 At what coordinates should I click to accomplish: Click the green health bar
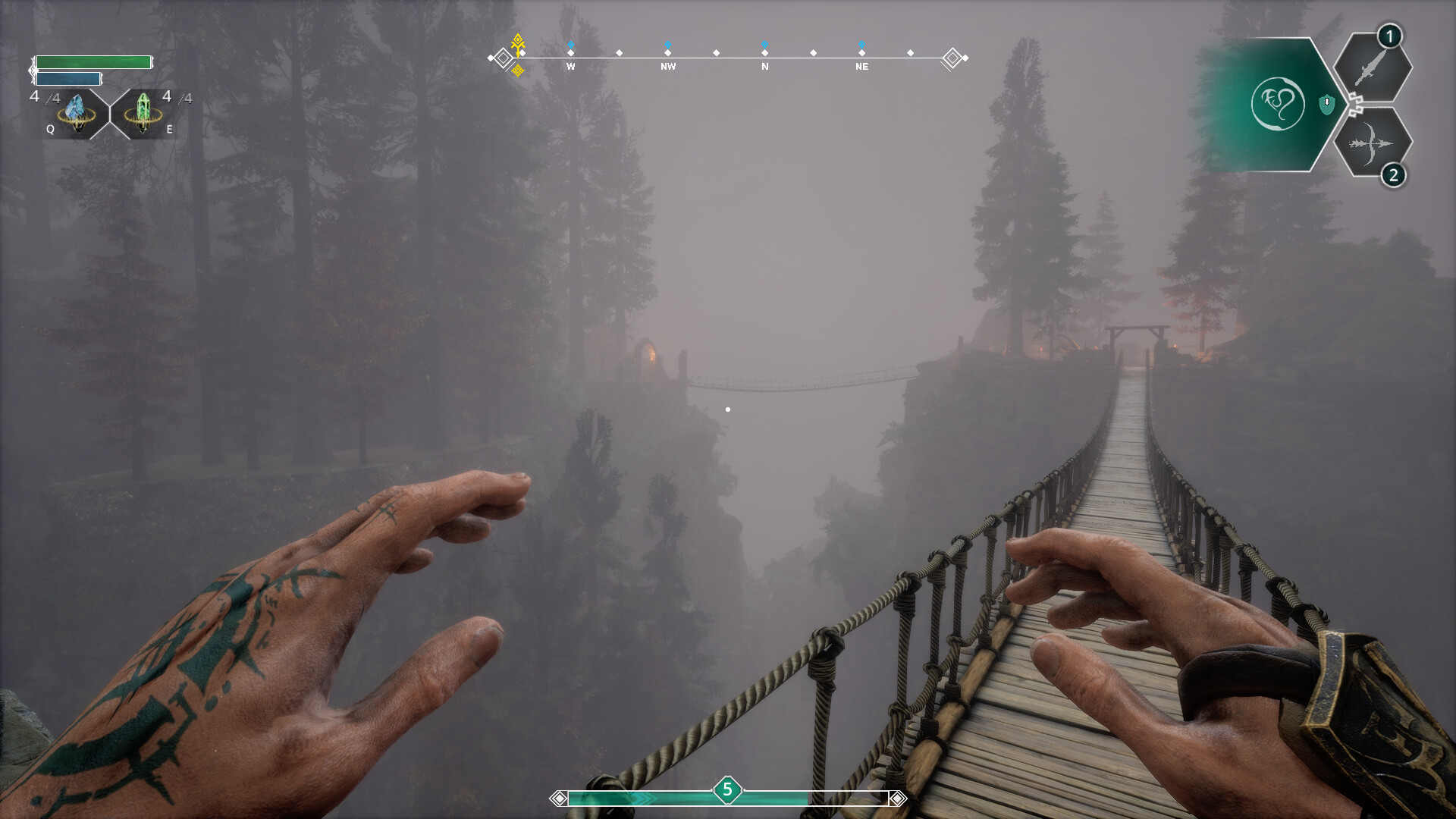point(95,63)
